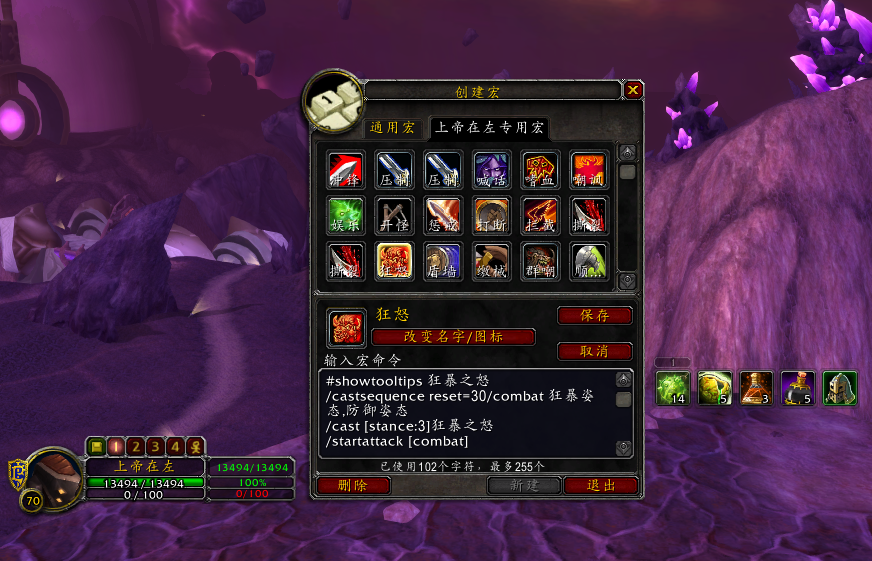Choose the 喊话 macro slot
The height and width of the screenshot is (561, 872).
(492, 170)
